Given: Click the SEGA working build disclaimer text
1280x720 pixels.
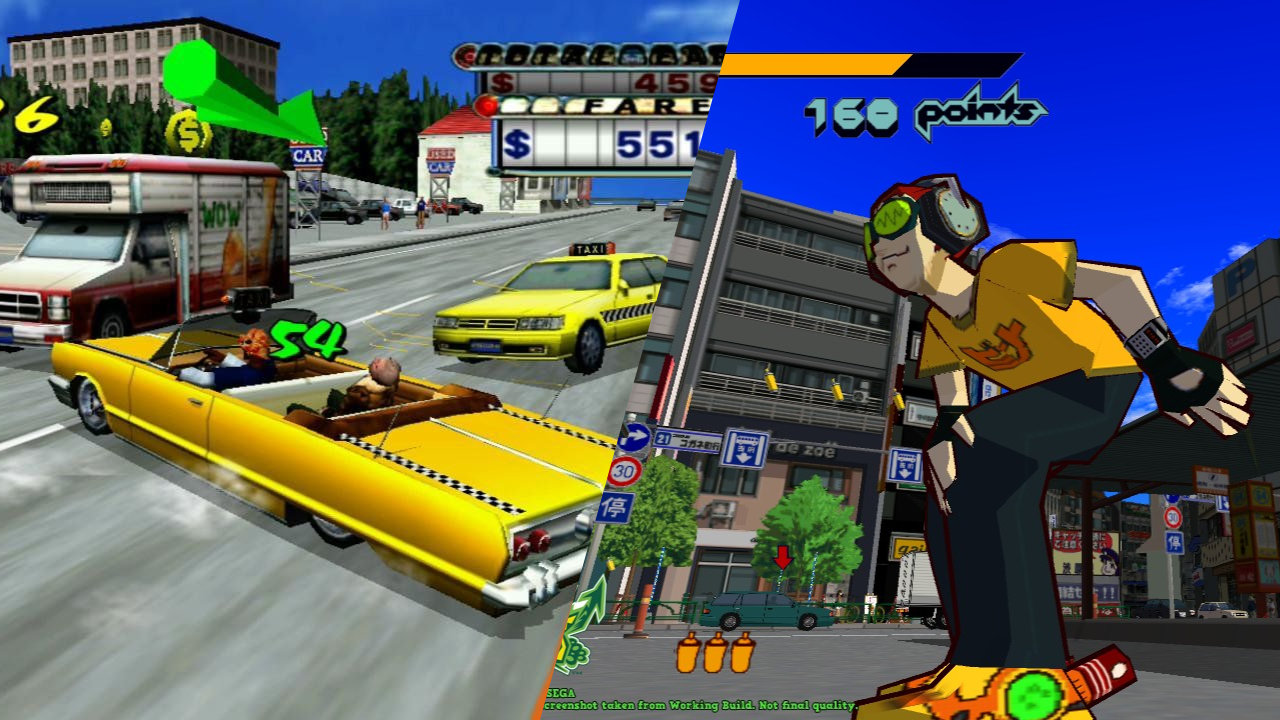Looking at the screenshot, I should [x=700, y=705].
